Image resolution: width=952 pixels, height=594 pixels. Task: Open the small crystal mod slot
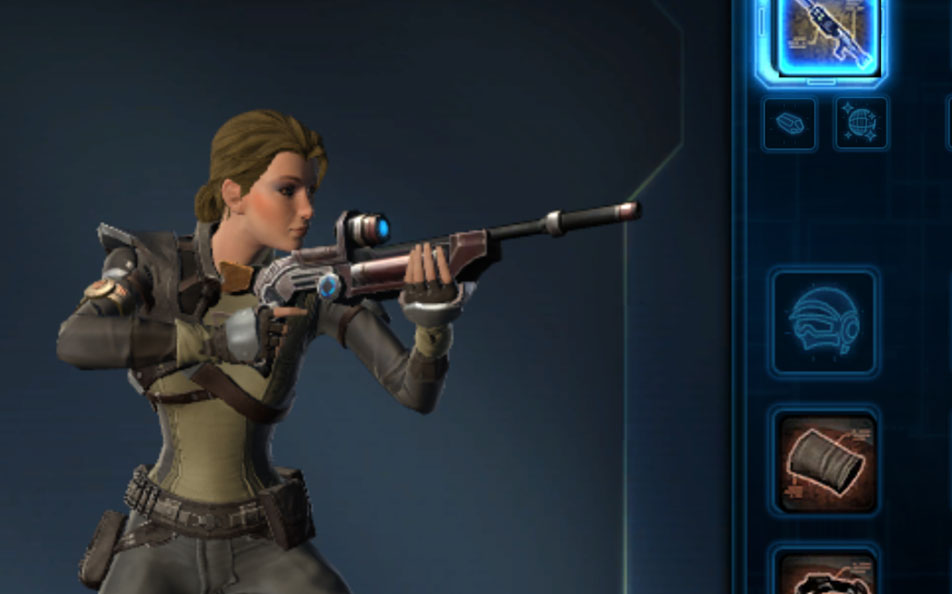pos(789,124)
